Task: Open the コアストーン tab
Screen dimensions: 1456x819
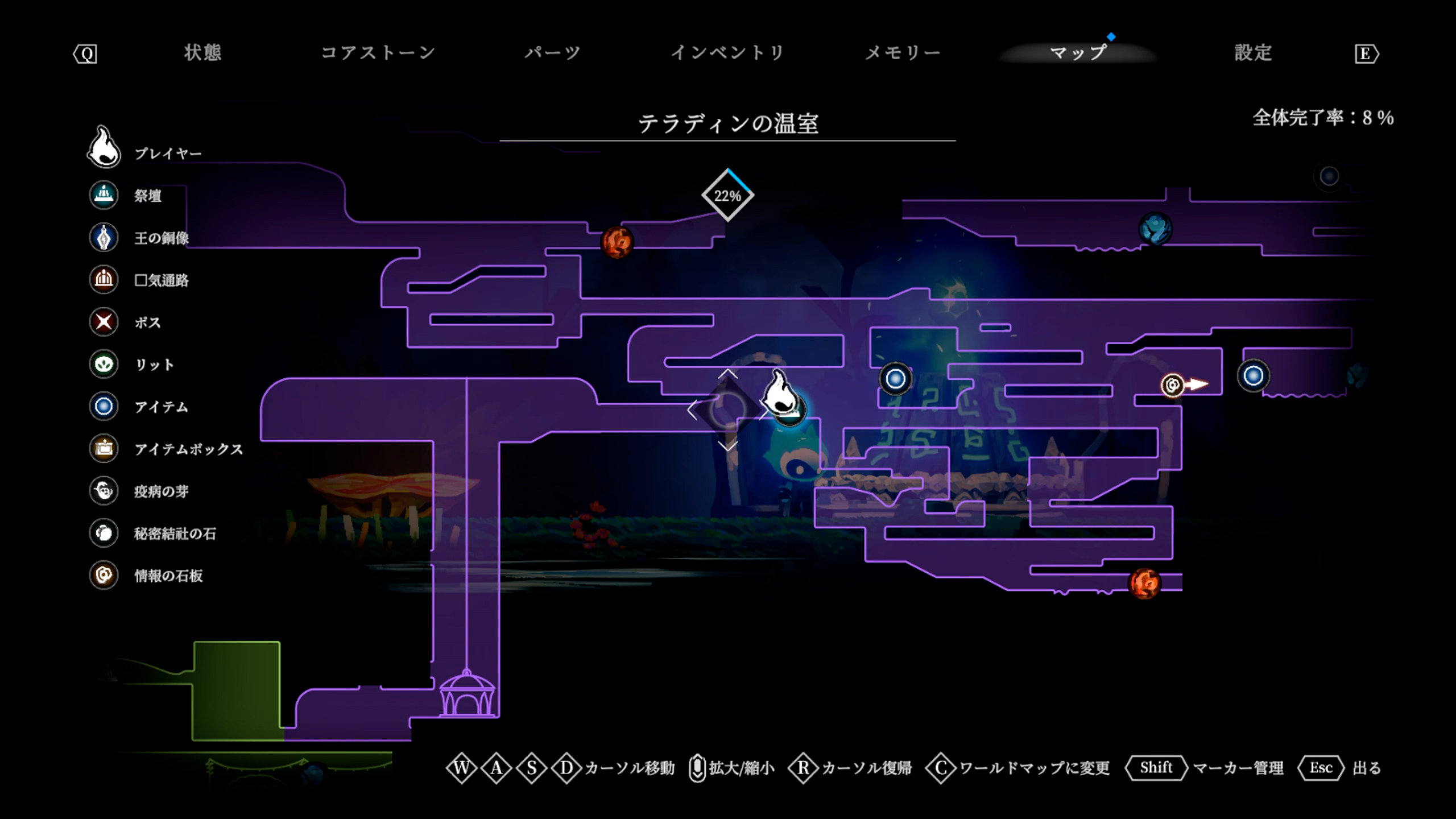Action: [378, 53]
